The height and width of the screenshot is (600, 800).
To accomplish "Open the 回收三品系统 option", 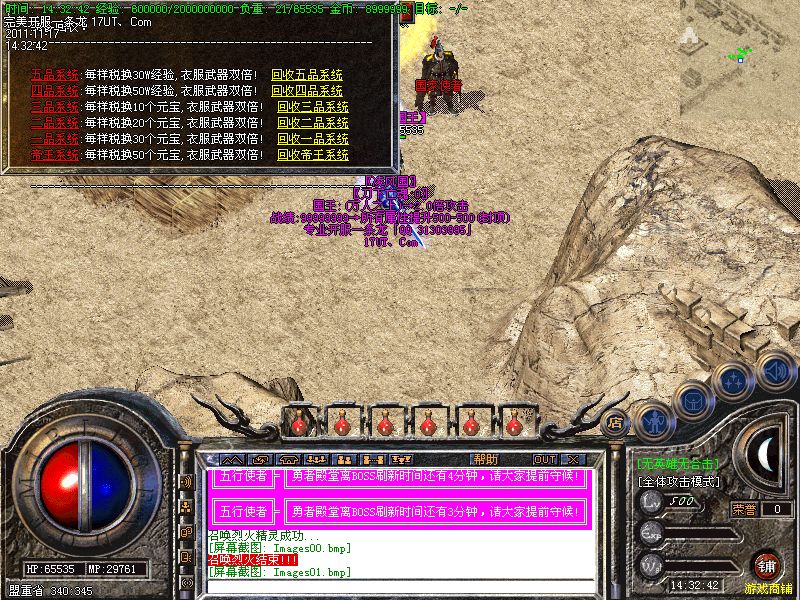I will [313, 107].
